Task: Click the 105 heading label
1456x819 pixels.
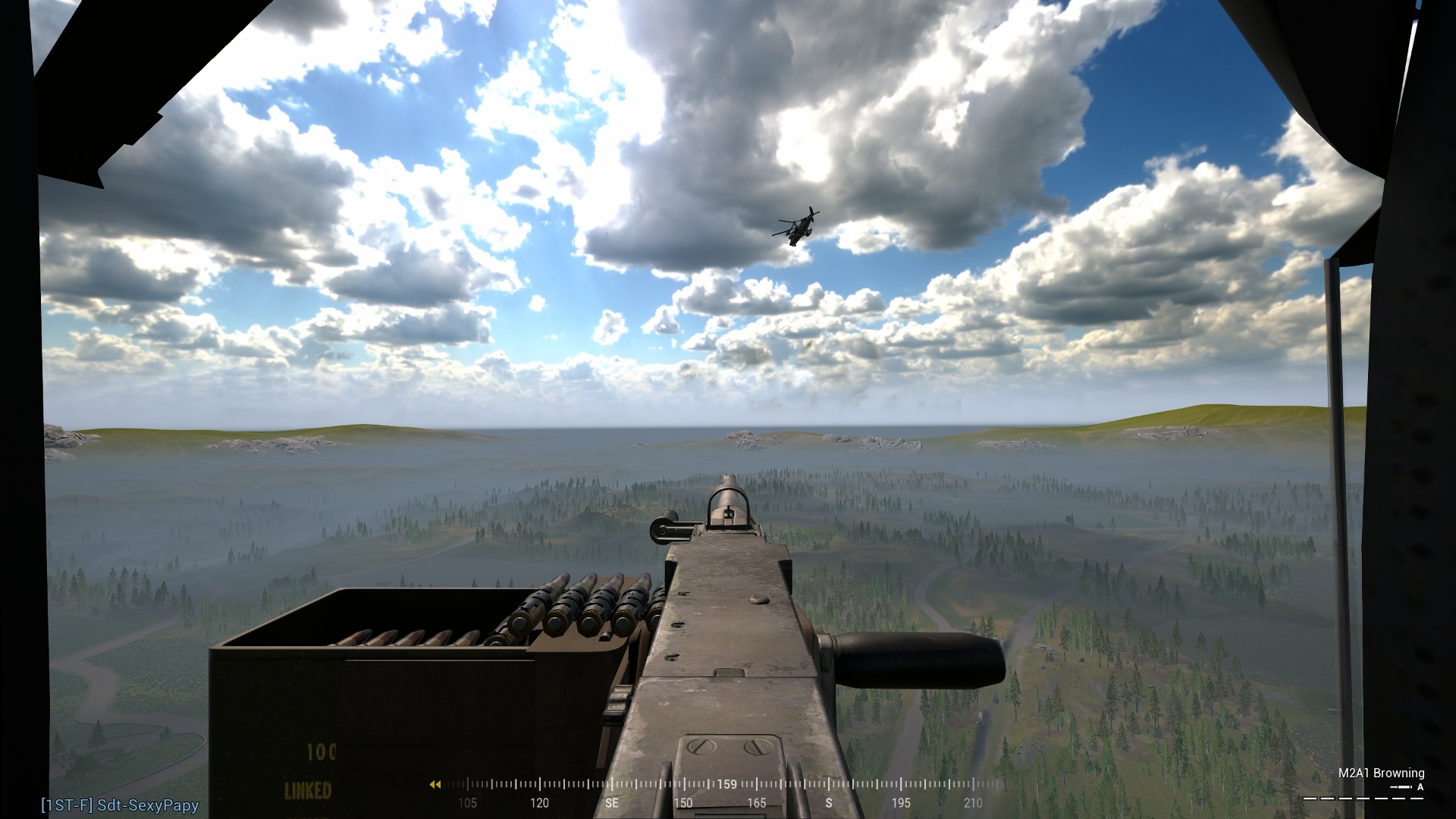Action: (x=468, y=803)
